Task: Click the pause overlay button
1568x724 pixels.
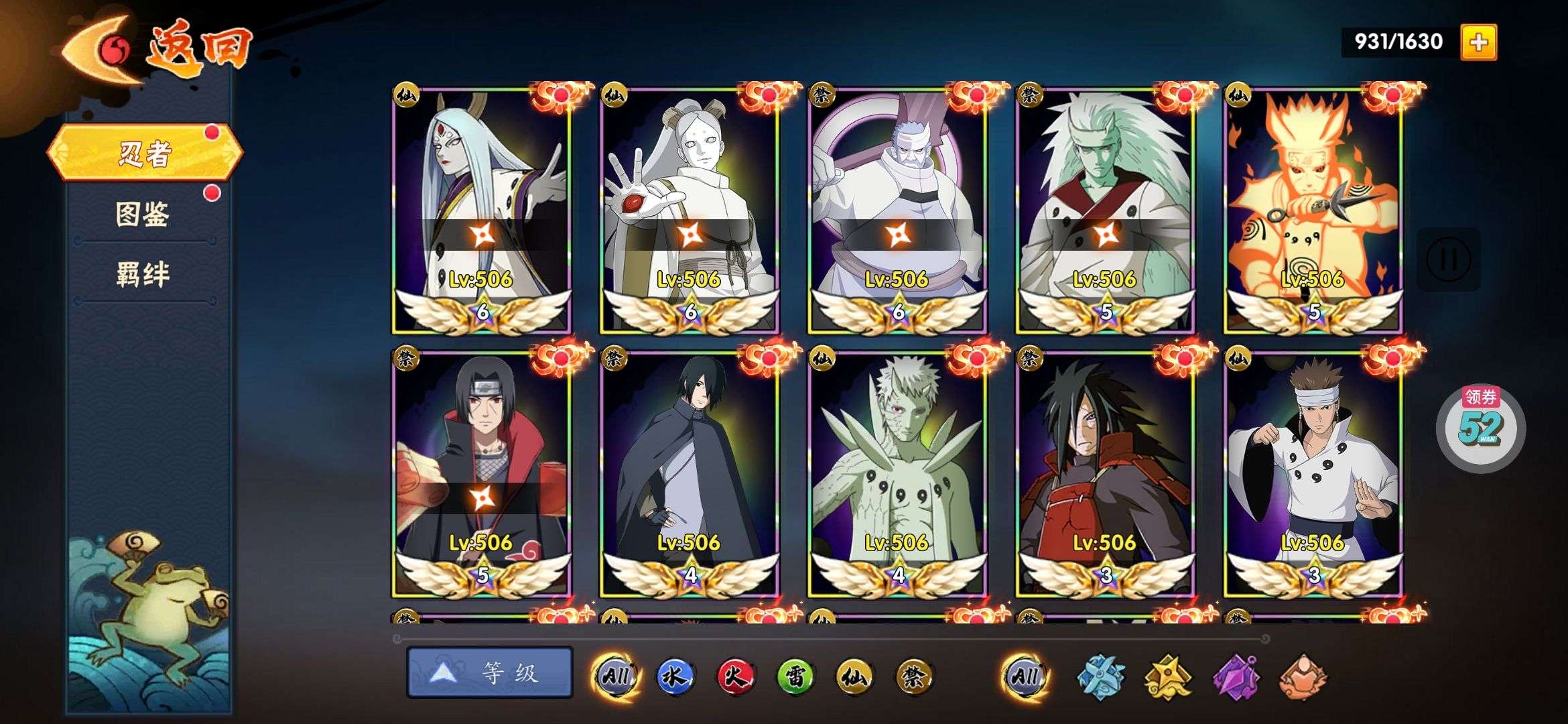Action: coord(1447,259)
